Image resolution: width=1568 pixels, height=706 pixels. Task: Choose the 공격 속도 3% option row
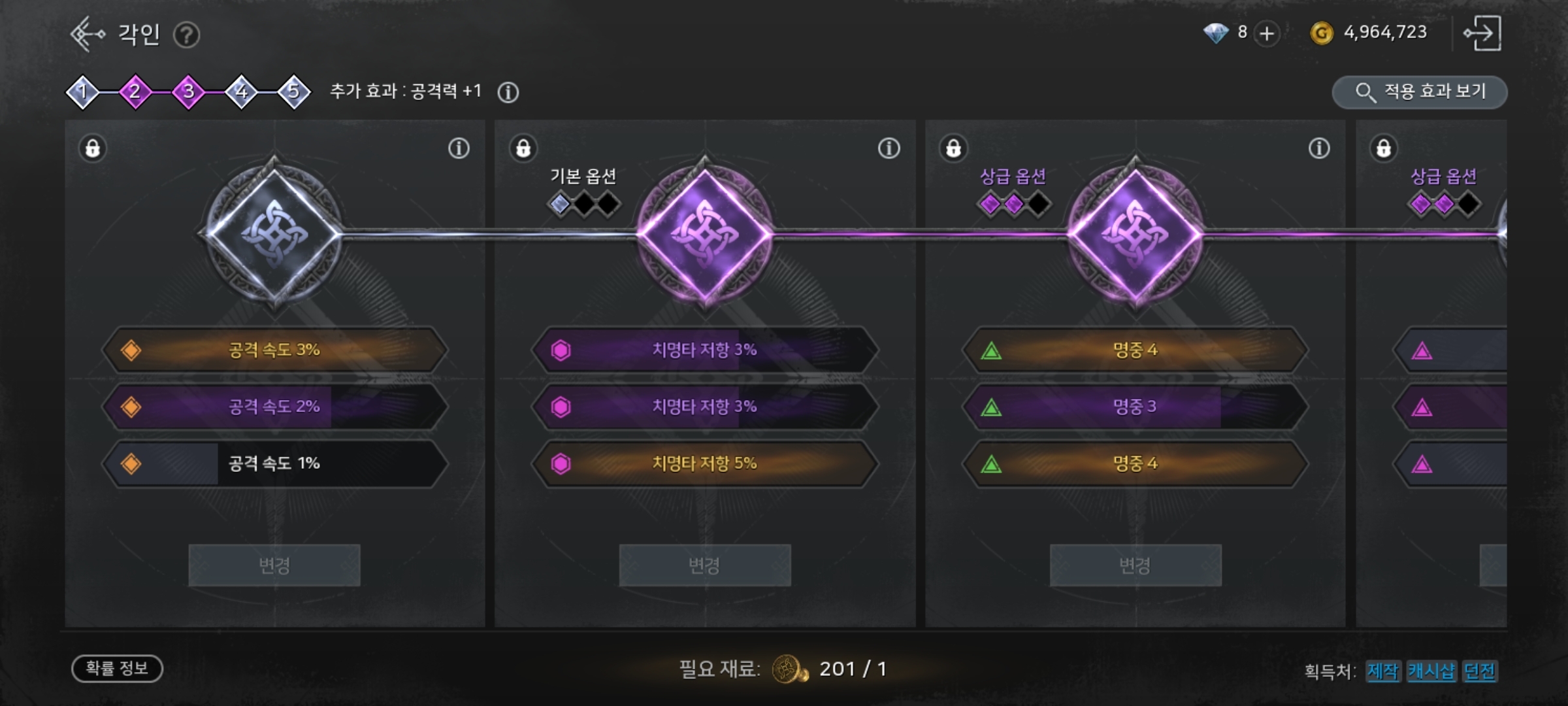pyautogui.click(x=274, y=350)
